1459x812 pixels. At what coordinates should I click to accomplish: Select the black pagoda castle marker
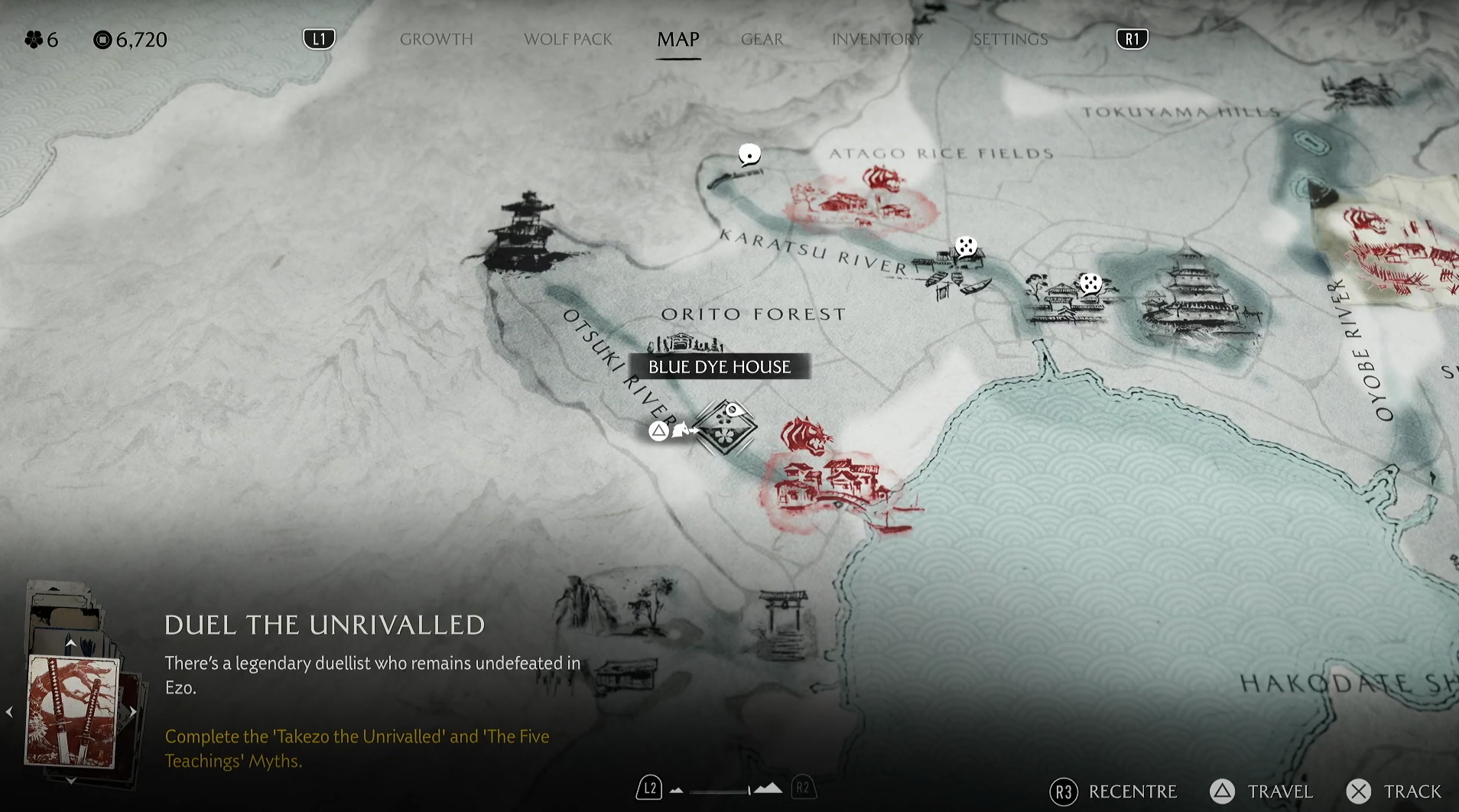click(526, 235)
